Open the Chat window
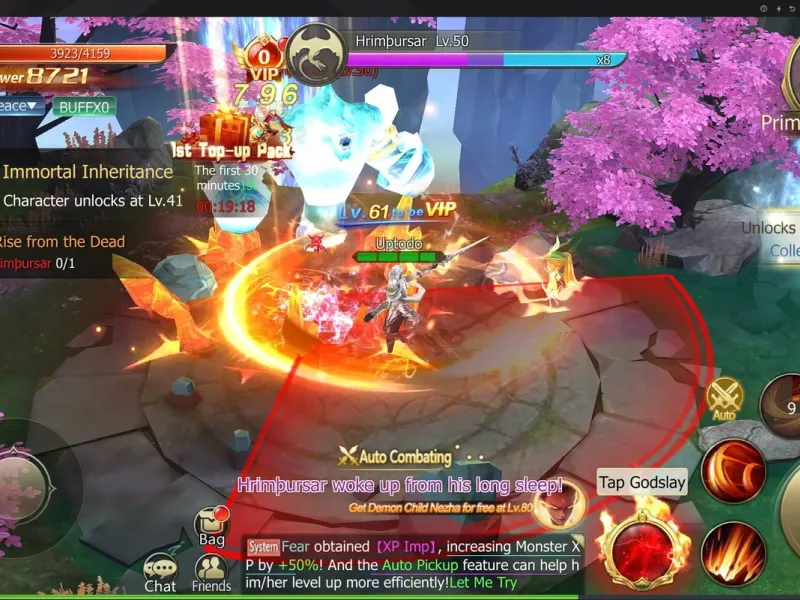 point(160,572)
